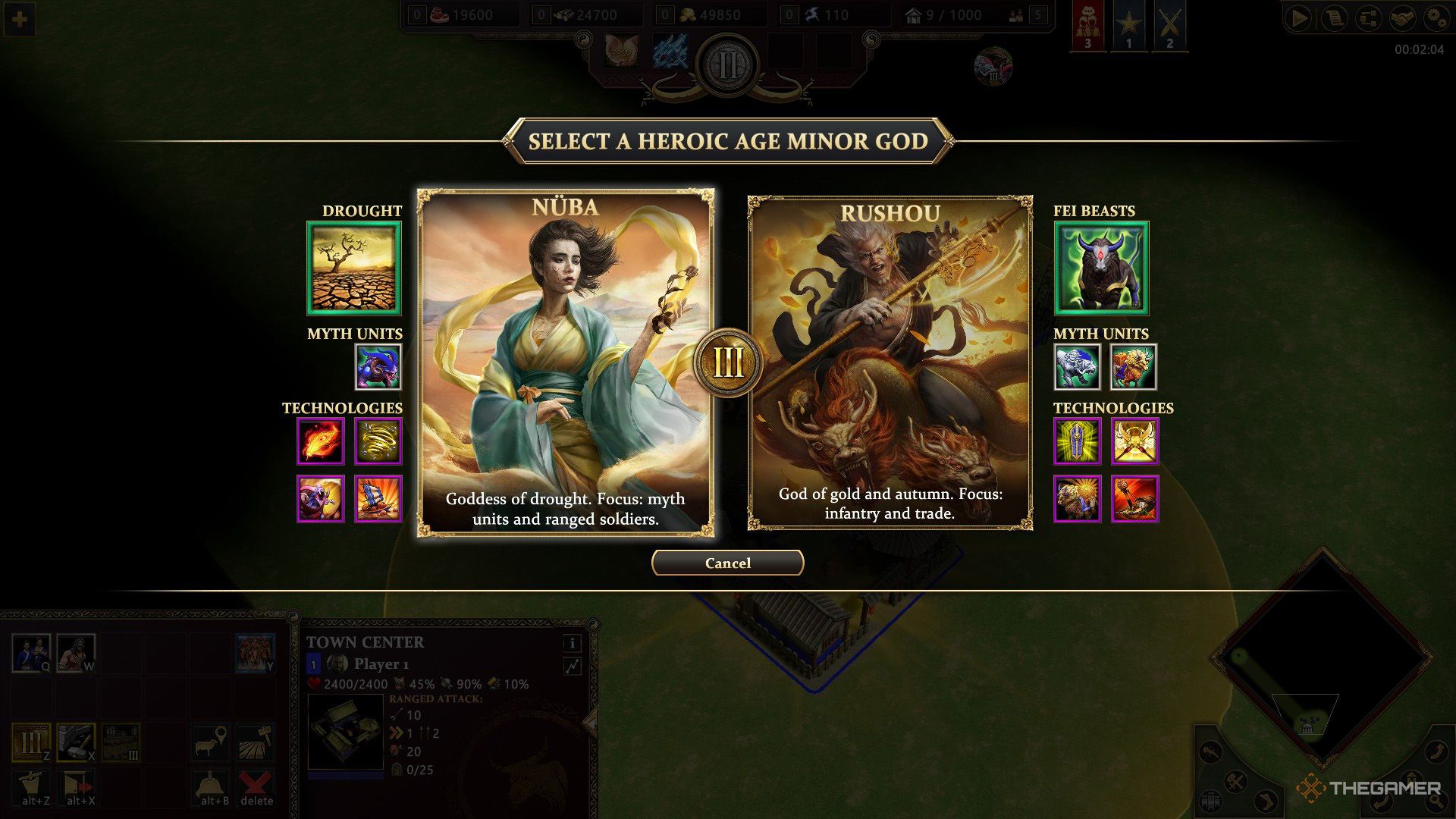Image resolution: width=1456 pixels, height=819 pixels.
Task: Train a villager with the Q icon
Action: point(32,652)
